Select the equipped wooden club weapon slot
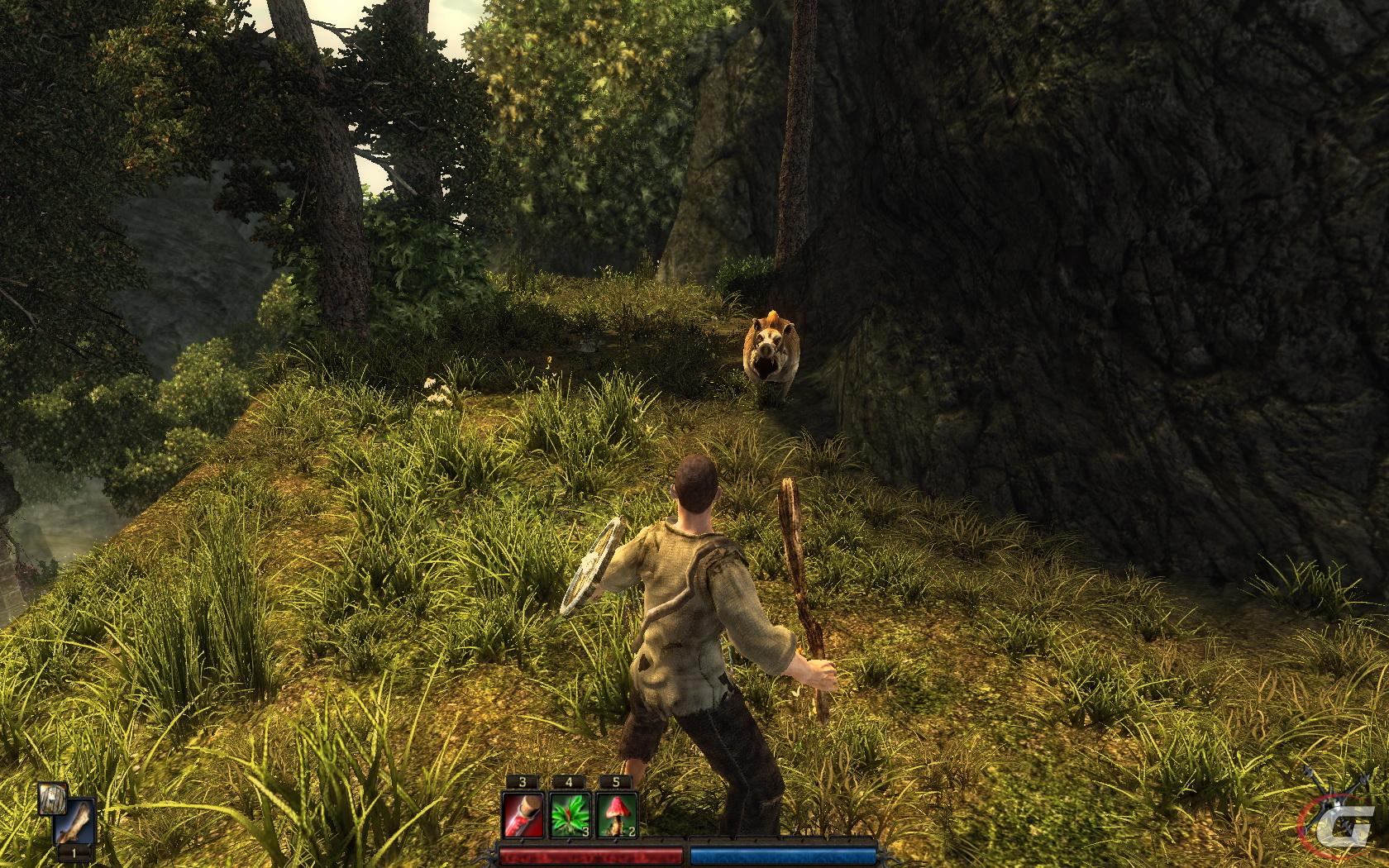This screenshot has width=1389, height=868. click(x=75, y=822)
